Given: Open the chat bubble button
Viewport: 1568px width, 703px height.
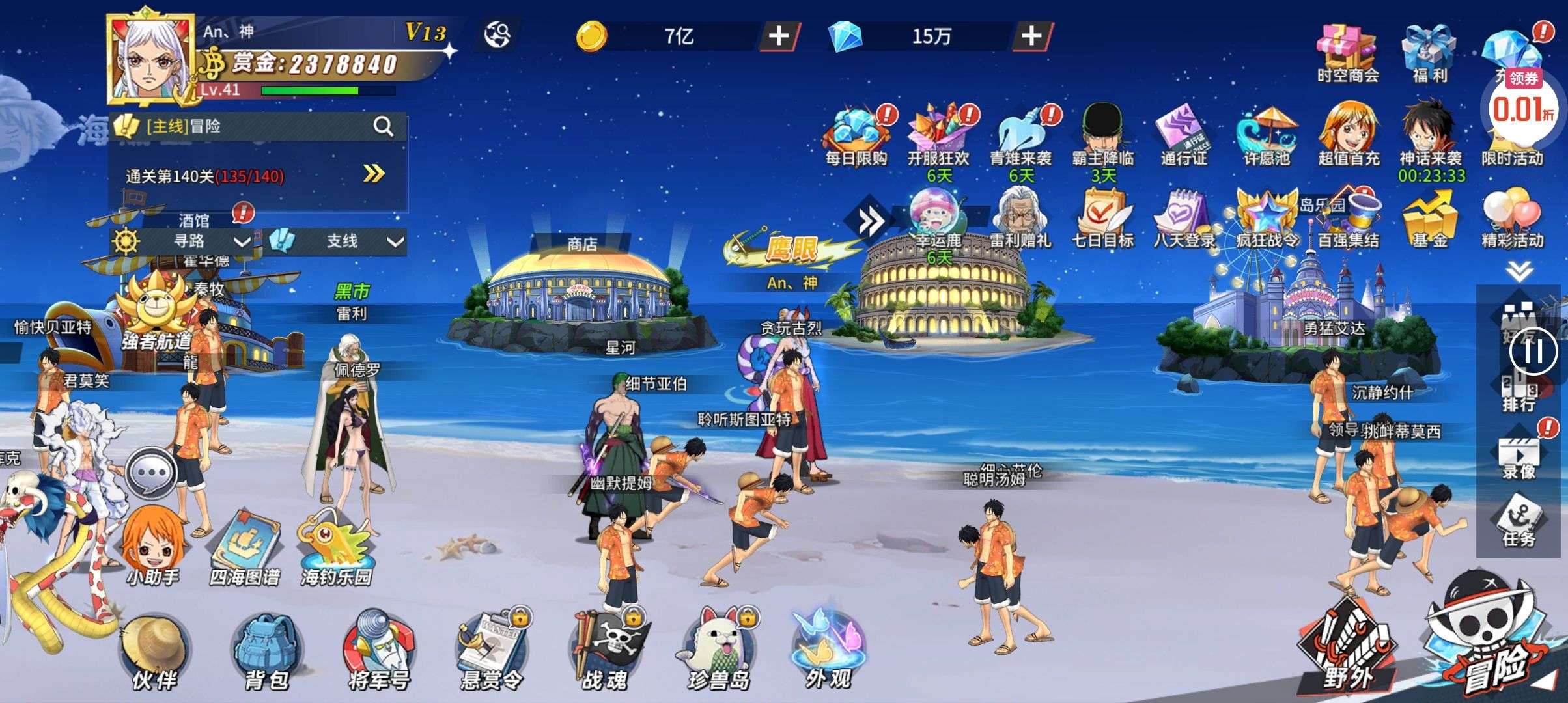Looking at the screenshot, I should (151, 473).
